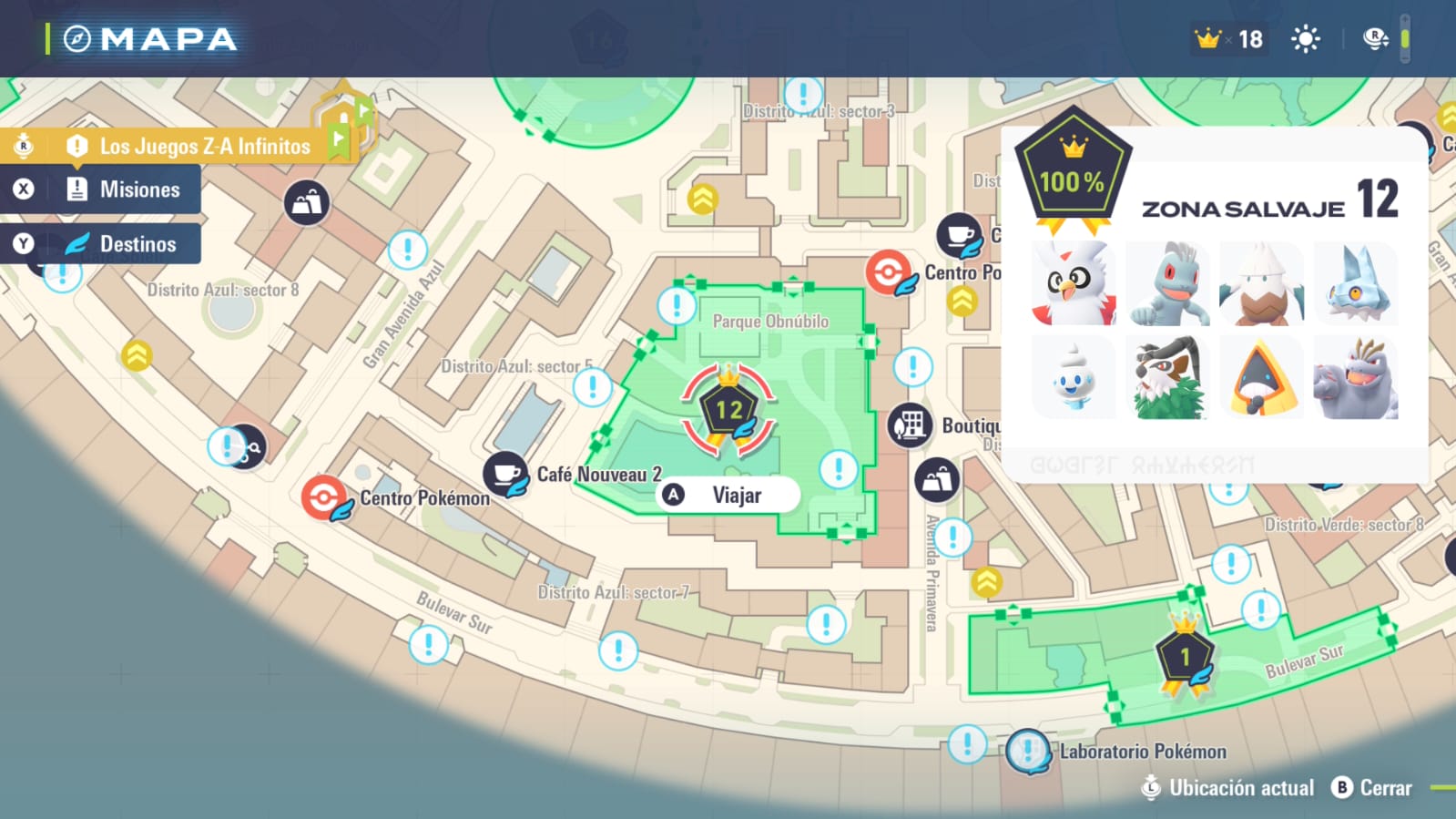This screenshot has height=819, width=1456.
Task: Select the Snorunt thumbnail in zone panel
Action: (x=1262, y=378)
